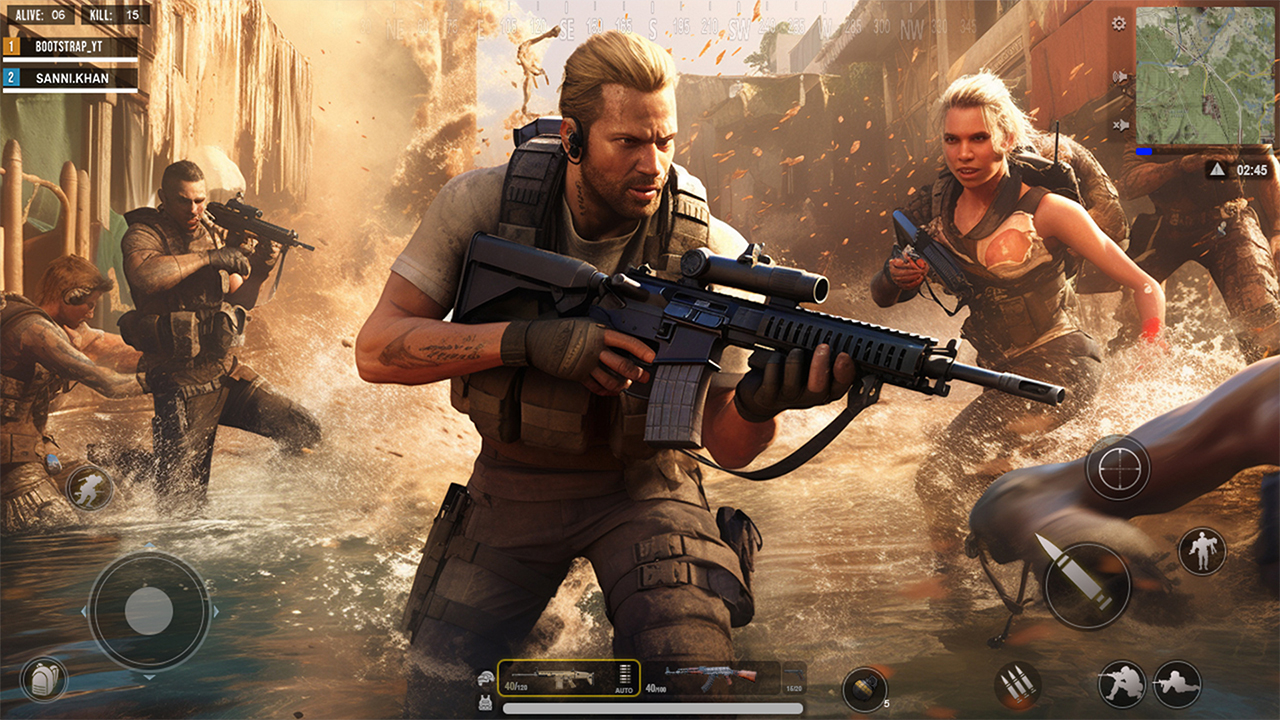Equip the pistol in the sidearm slot
The width and height of the screenshot is (1280, 720).
tap(794, 677)
